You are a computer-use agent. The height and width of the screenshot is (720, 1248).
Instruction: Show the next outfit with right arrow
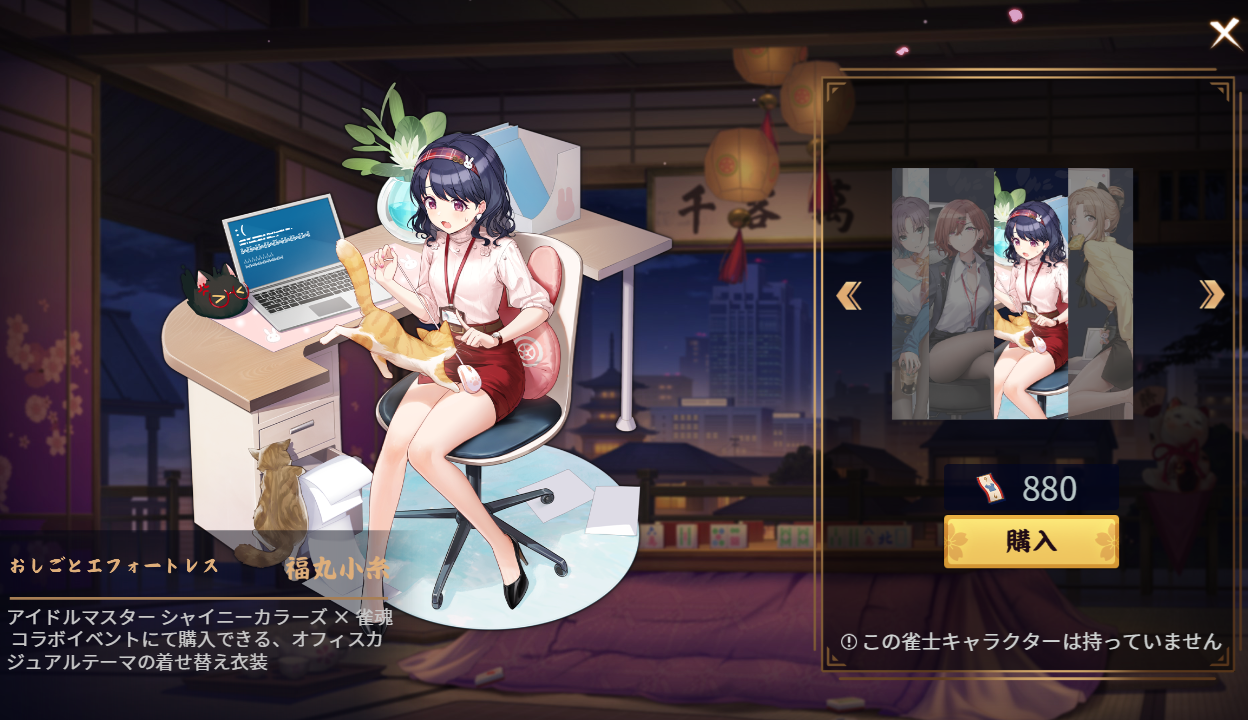pyautogui.click(x=1211, y=294)
